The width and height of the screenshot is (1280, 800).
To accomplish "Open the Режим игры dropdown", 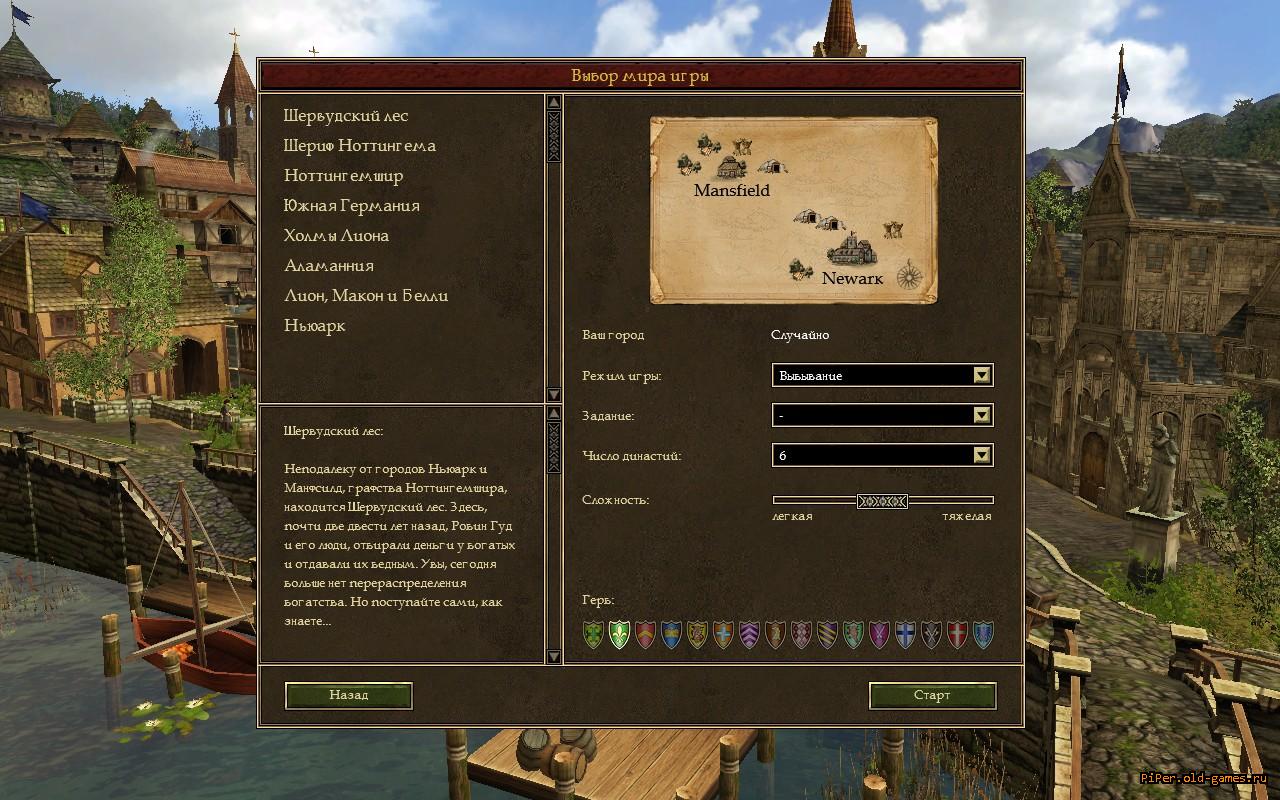I will click(x=982, y=375).
